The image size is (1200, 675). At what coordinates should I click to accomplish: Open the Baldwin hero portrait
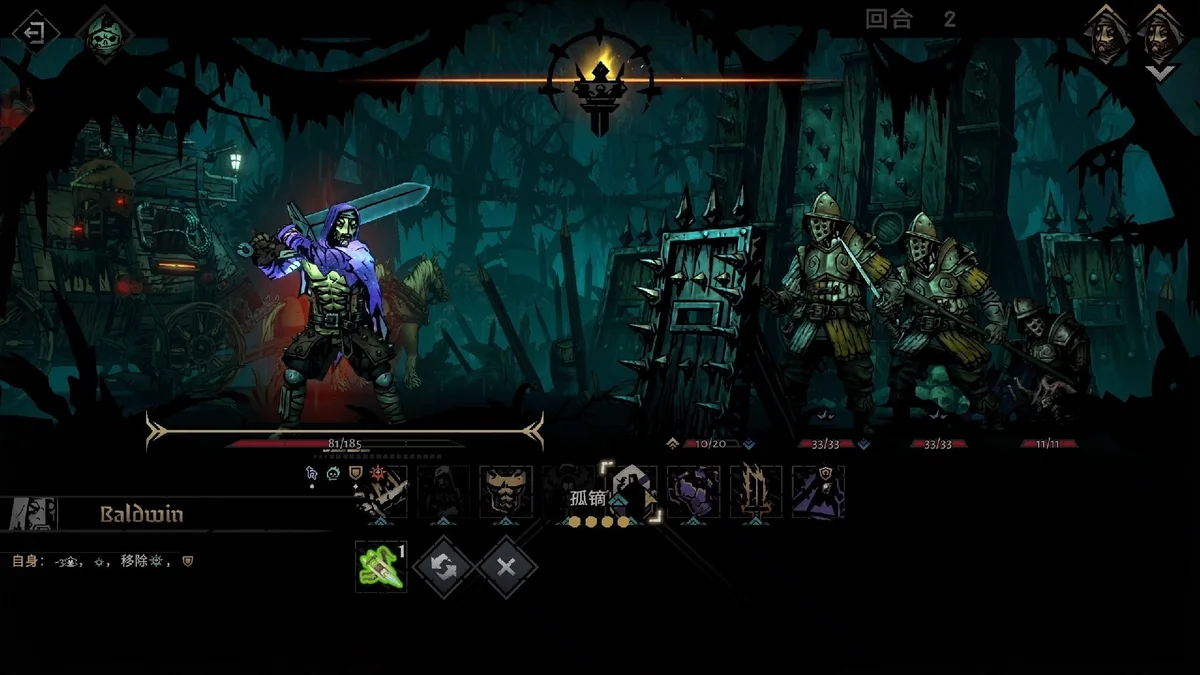tap(30, 514)
